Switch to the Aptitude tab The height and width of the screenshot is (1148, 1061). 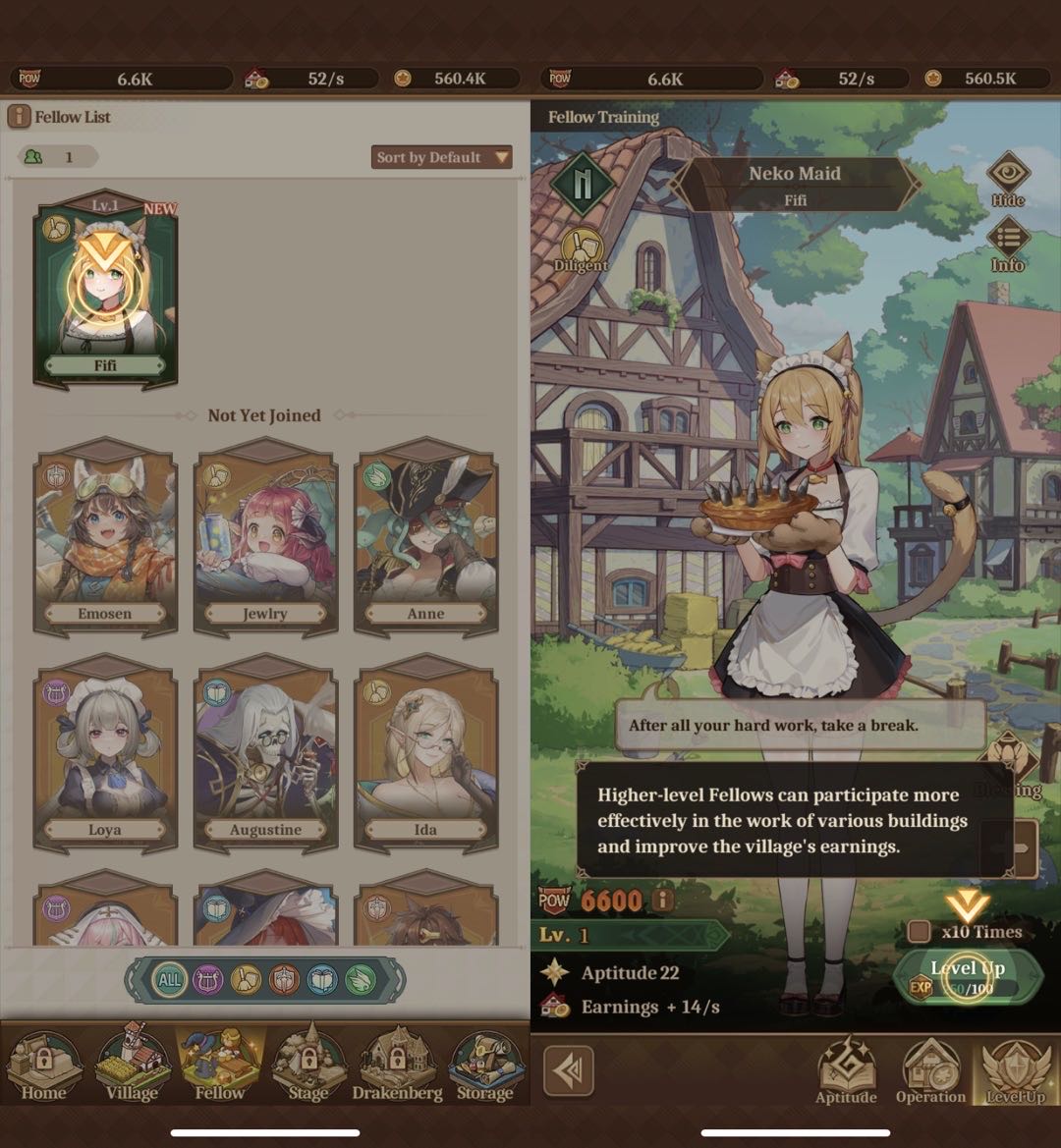846,1070
